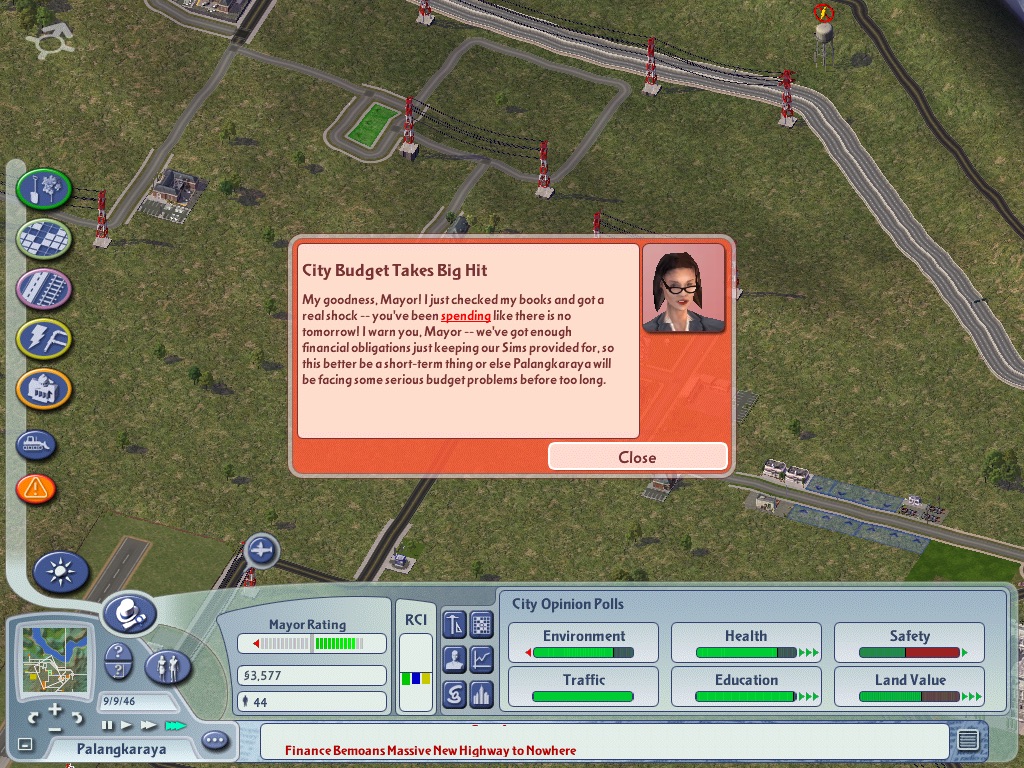The height and width of the screenshot is (768, 1024).
Task: Click the city minimap
Action: (54, 662)
